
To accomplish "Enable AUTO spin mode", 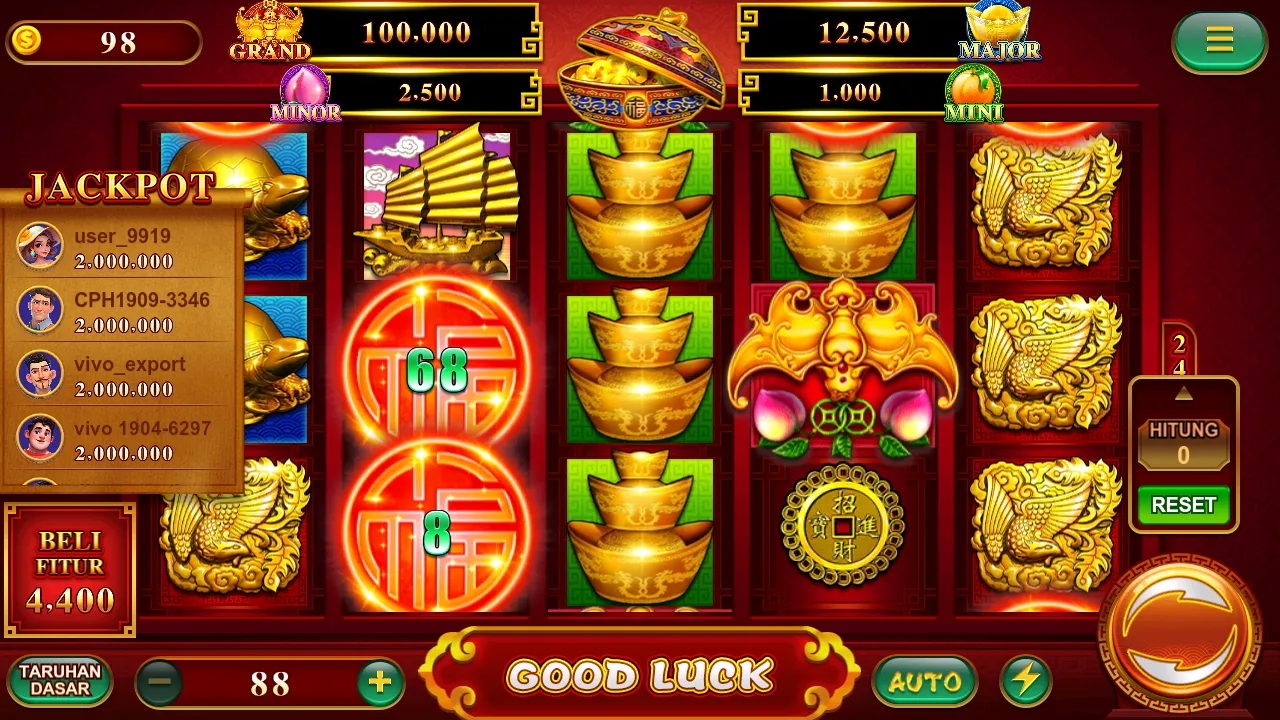I will click(x=924, y=682).
